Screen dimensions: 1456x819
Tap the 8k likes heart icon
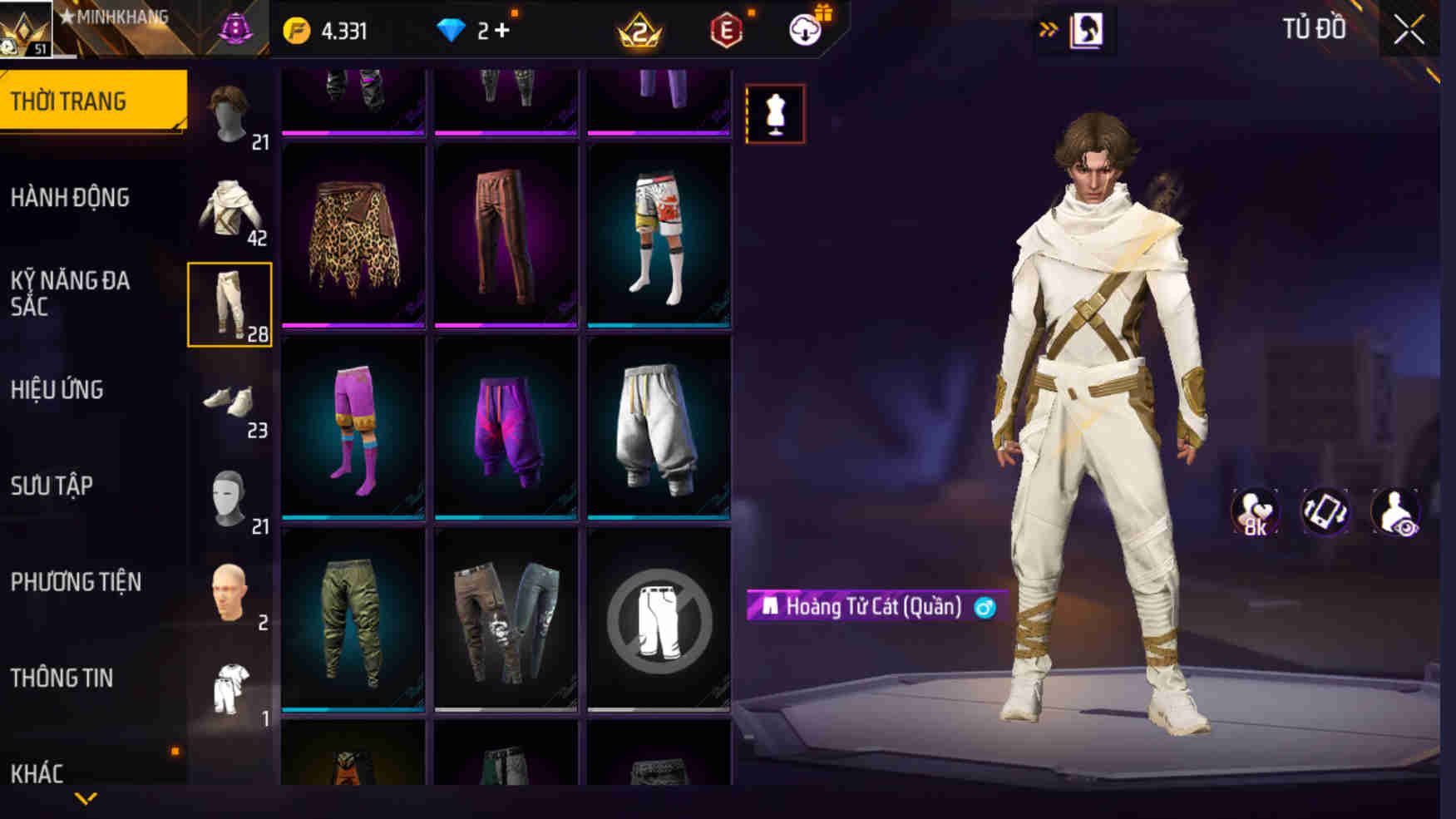[1255, 512]
